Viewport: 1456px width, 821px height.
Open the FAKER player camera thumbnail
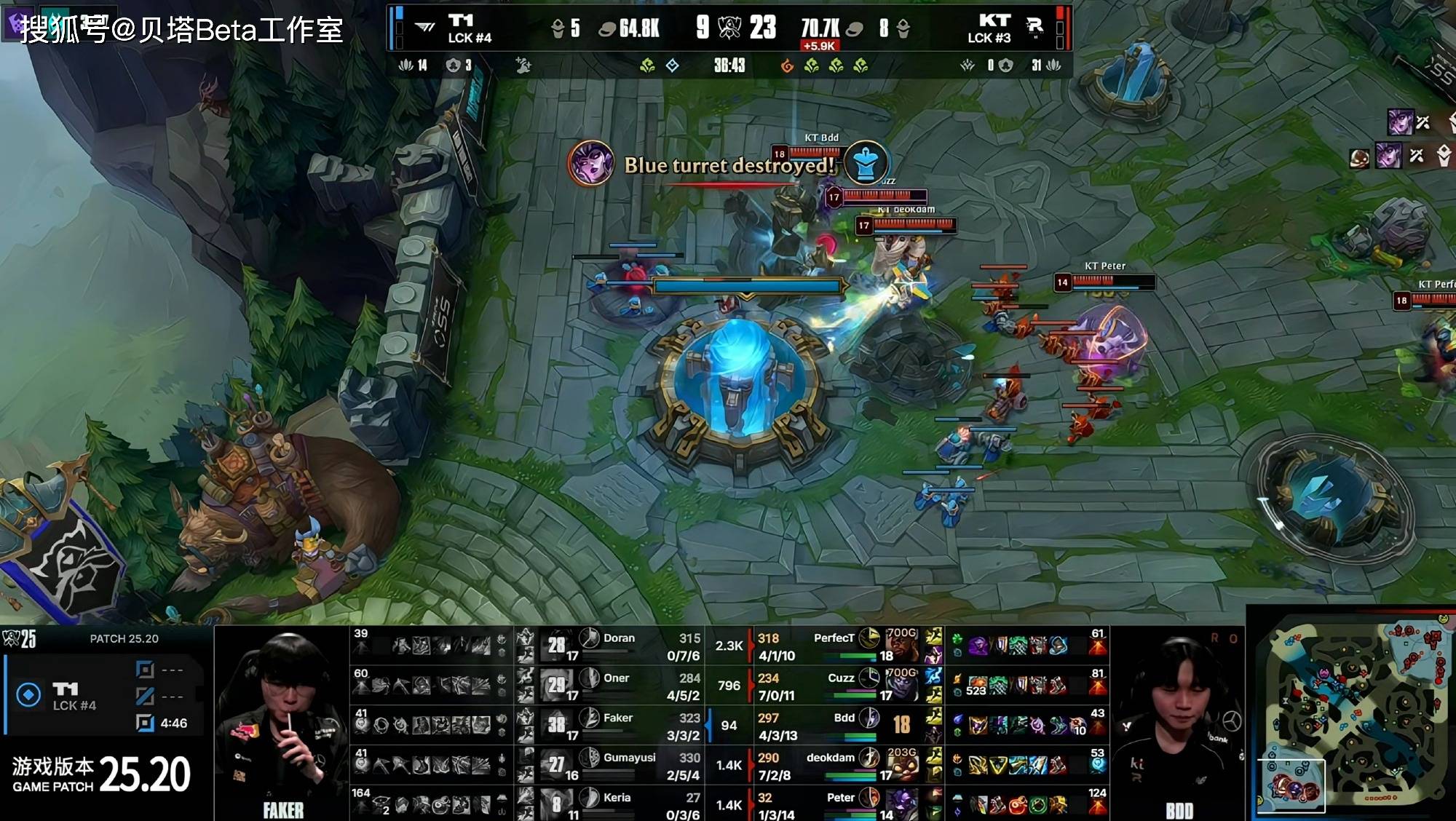(282, 724)
